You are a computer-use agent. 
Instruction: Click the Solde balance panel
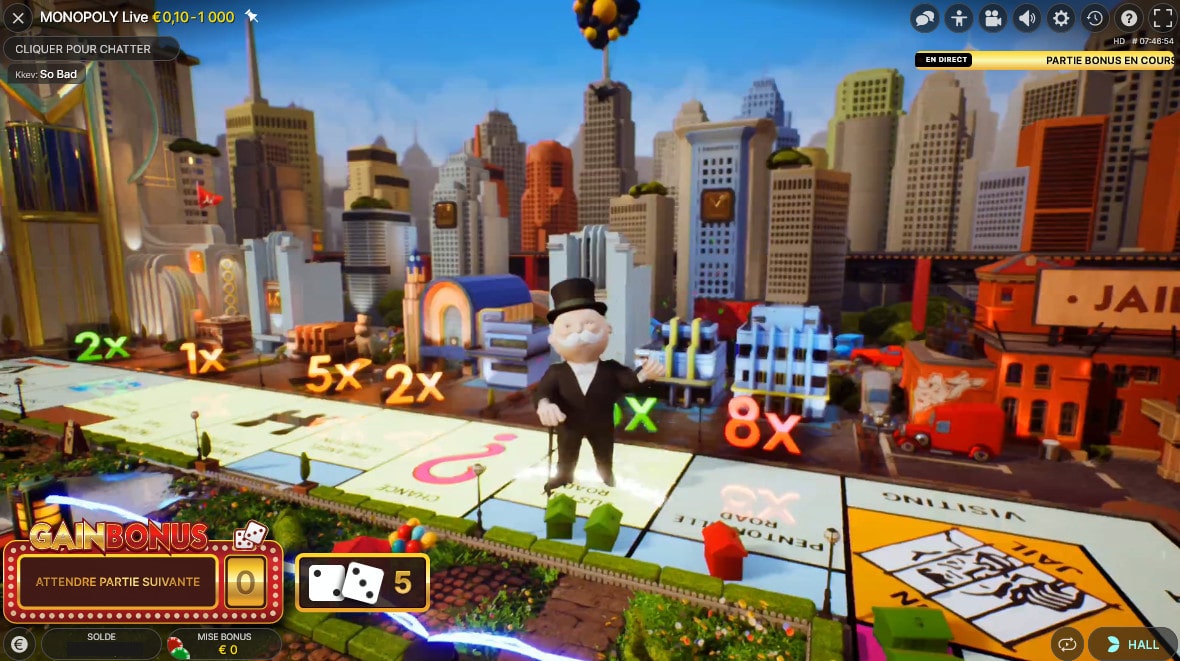pos(101,644)
